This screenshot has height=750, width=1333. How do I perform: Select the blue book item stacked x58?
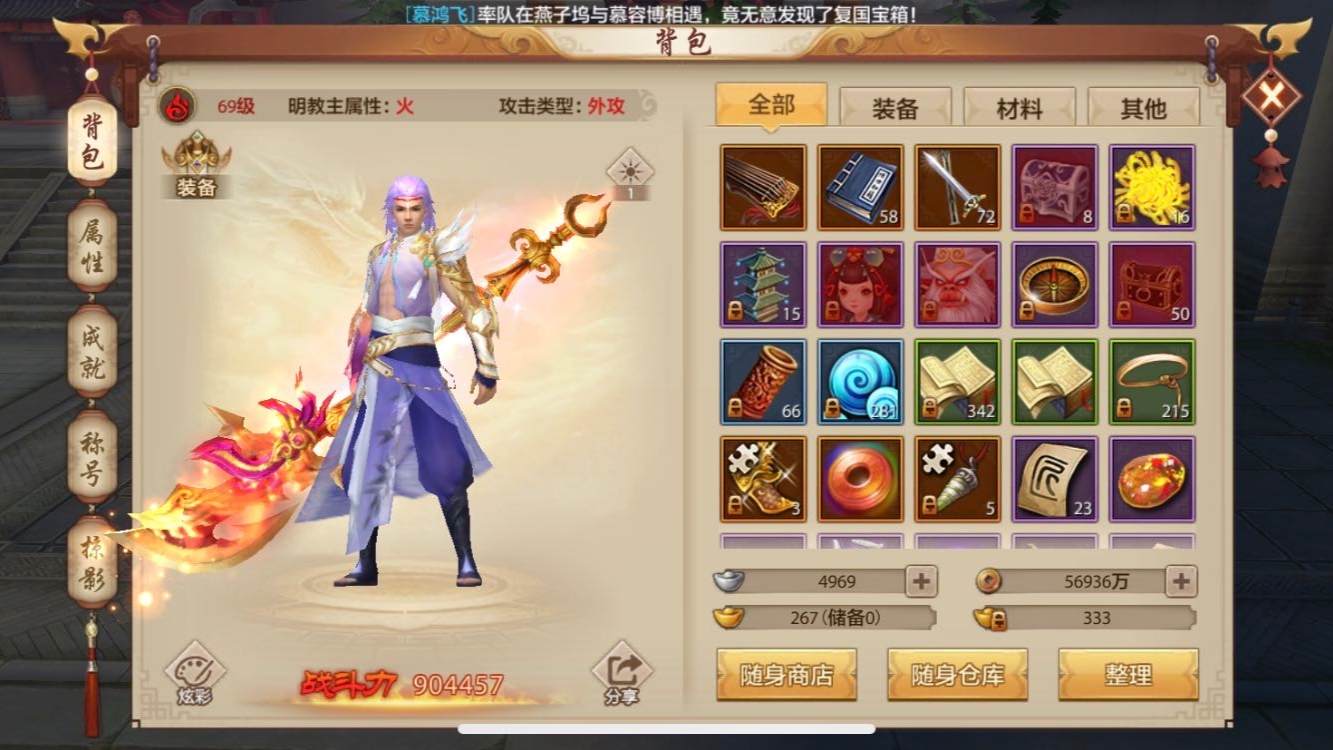[x=861, y=186]
